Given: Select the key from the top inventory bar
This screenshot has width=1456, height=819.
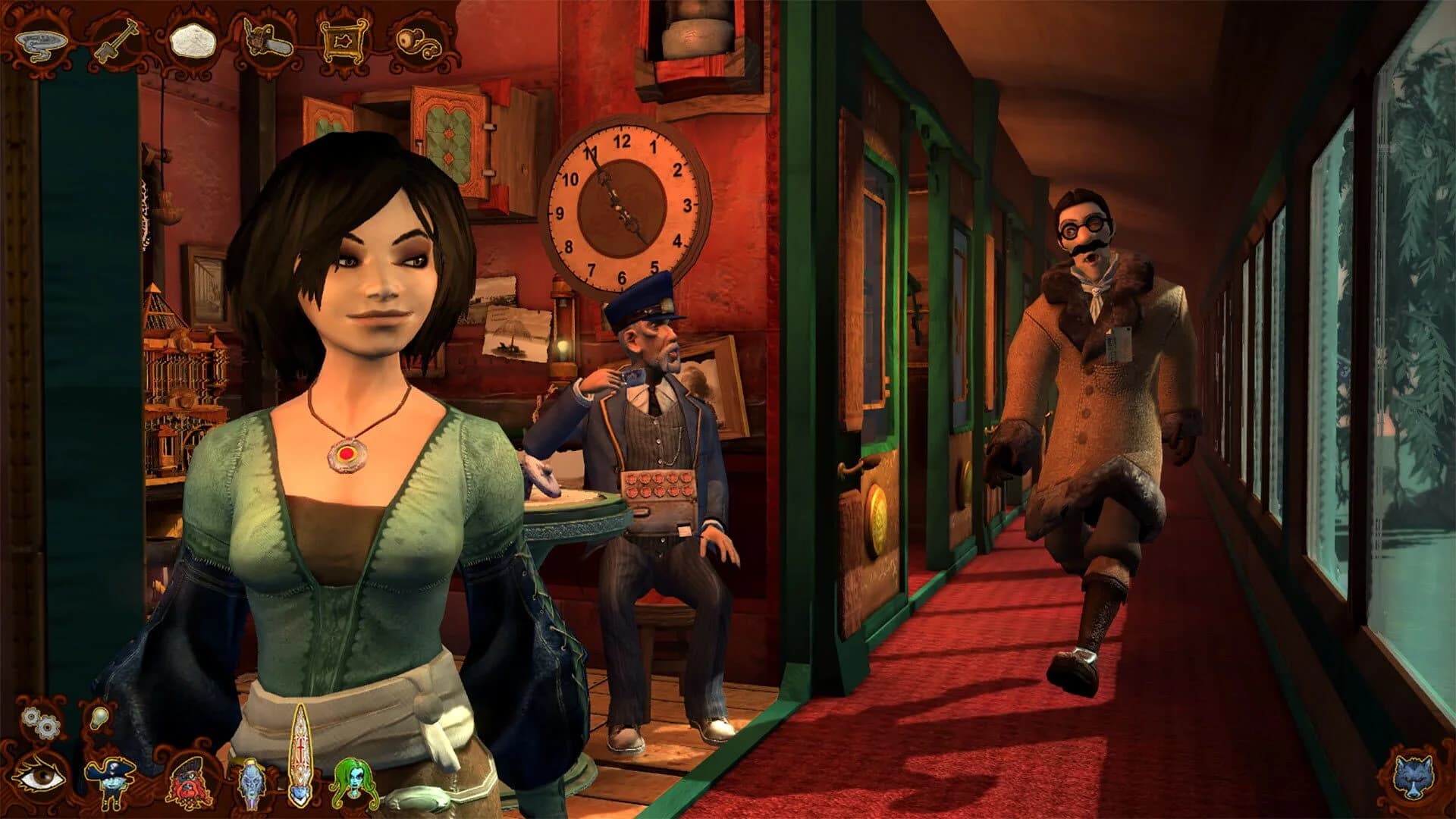Looking at the screenshot, I should click(x=115, y=39).
